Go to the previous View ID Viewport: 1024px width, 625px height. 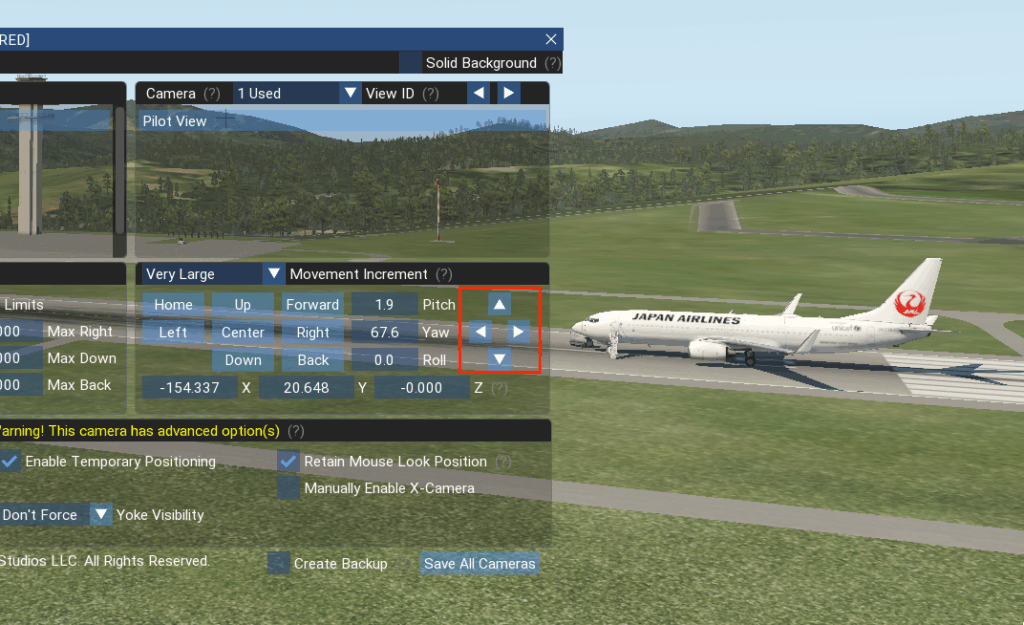point(480,93)
